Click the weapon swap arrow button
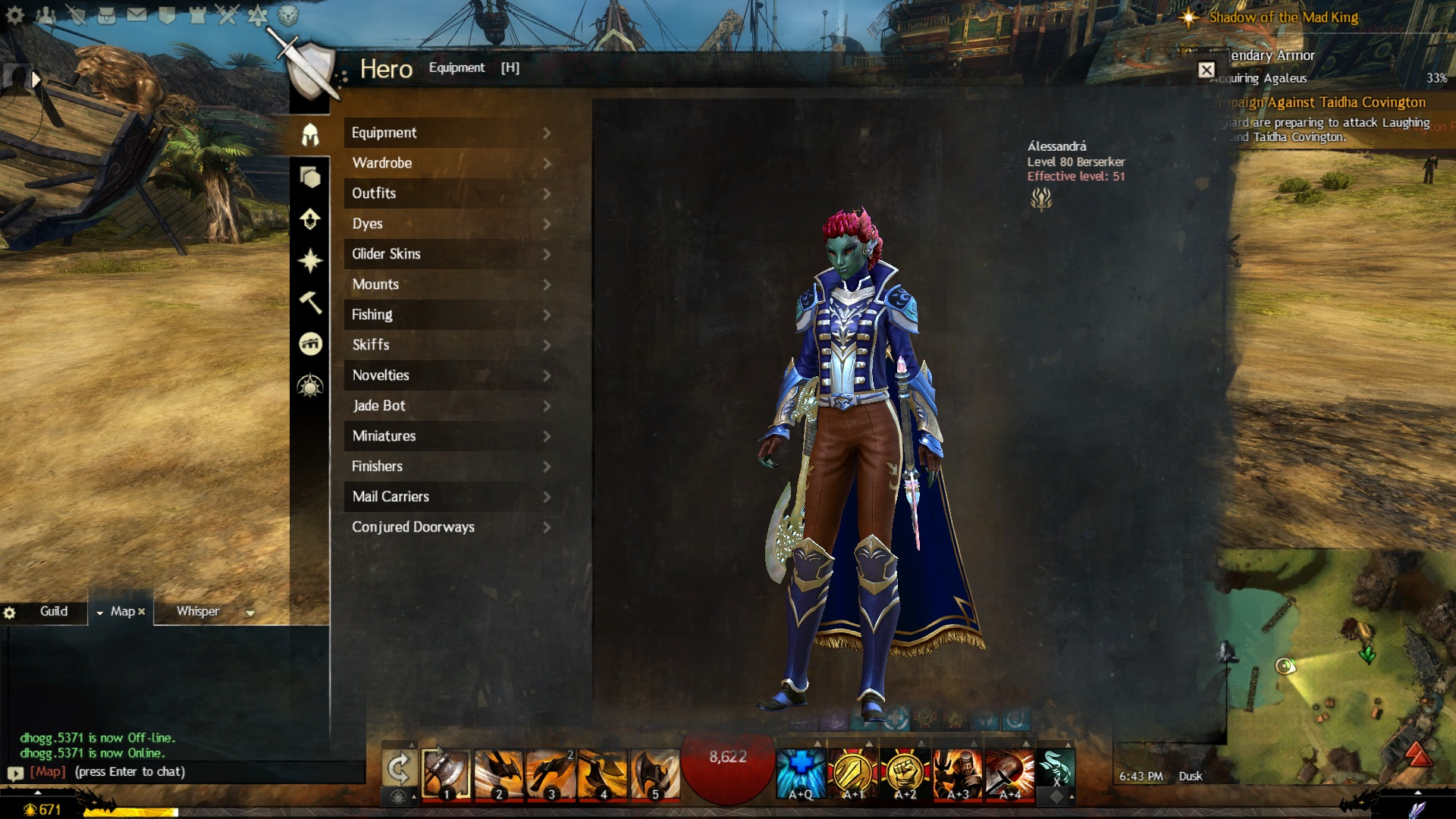 pyautogui.click(x=398, y=770)
